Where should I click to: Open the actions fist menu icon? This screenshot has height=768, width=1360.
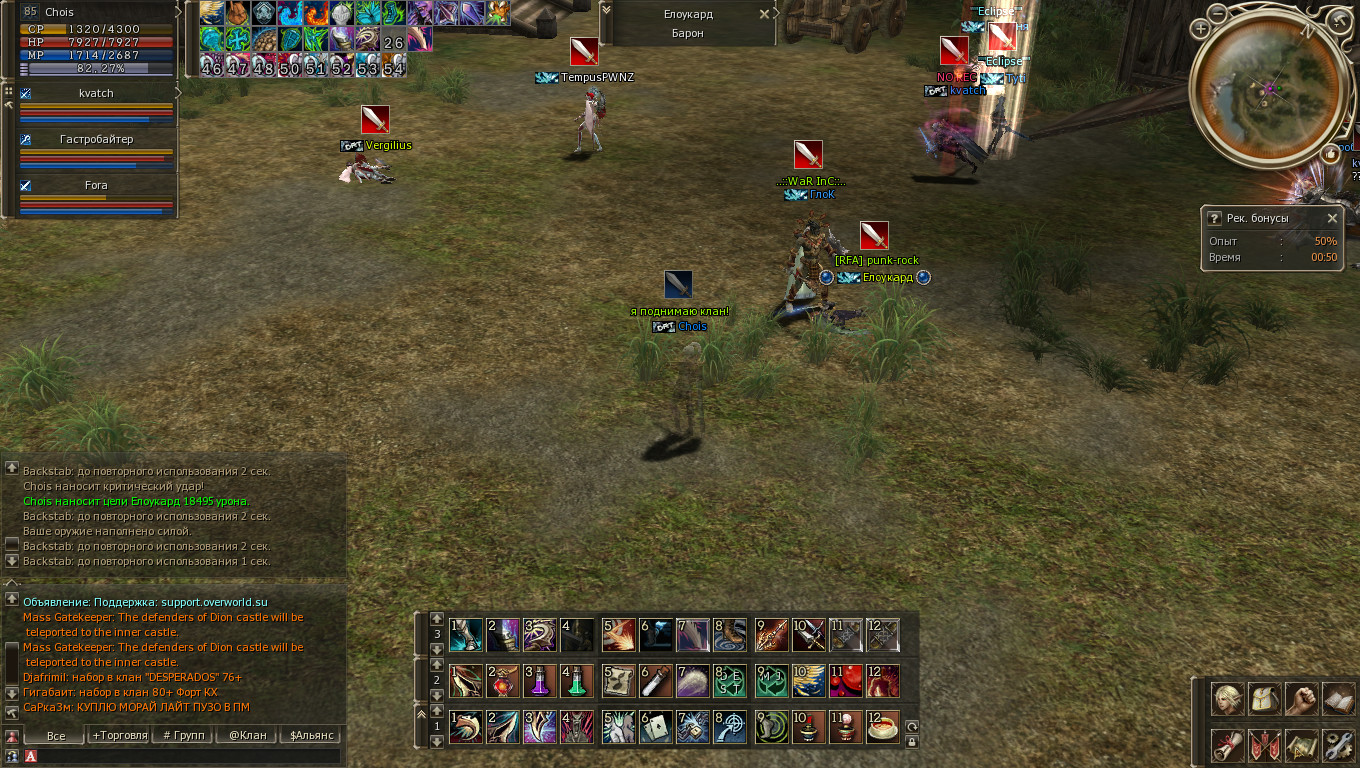click(x=1301, y=700)
